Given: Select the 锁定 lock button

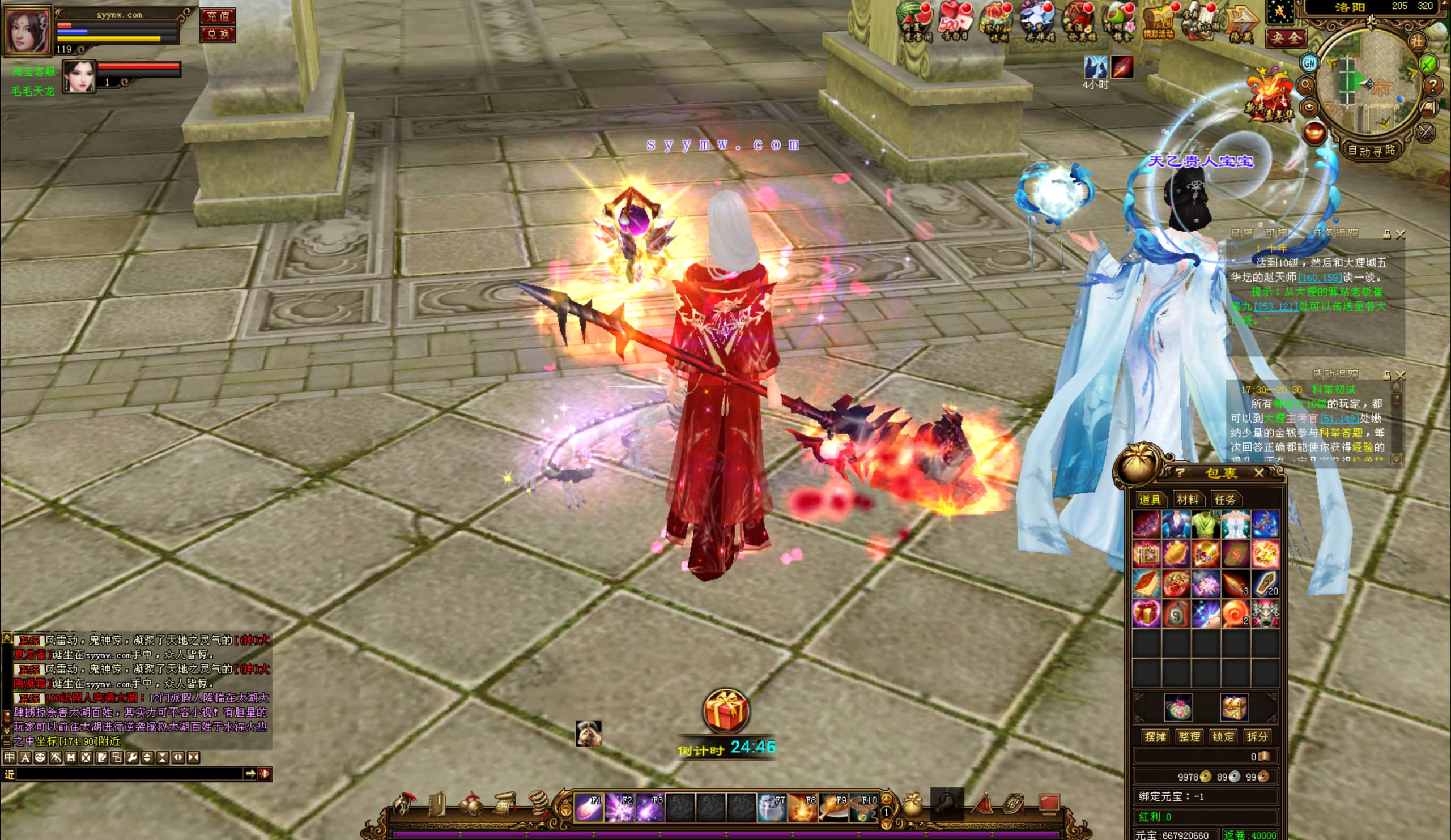Looking at the screenshot, I should (x=1223, y=737).
